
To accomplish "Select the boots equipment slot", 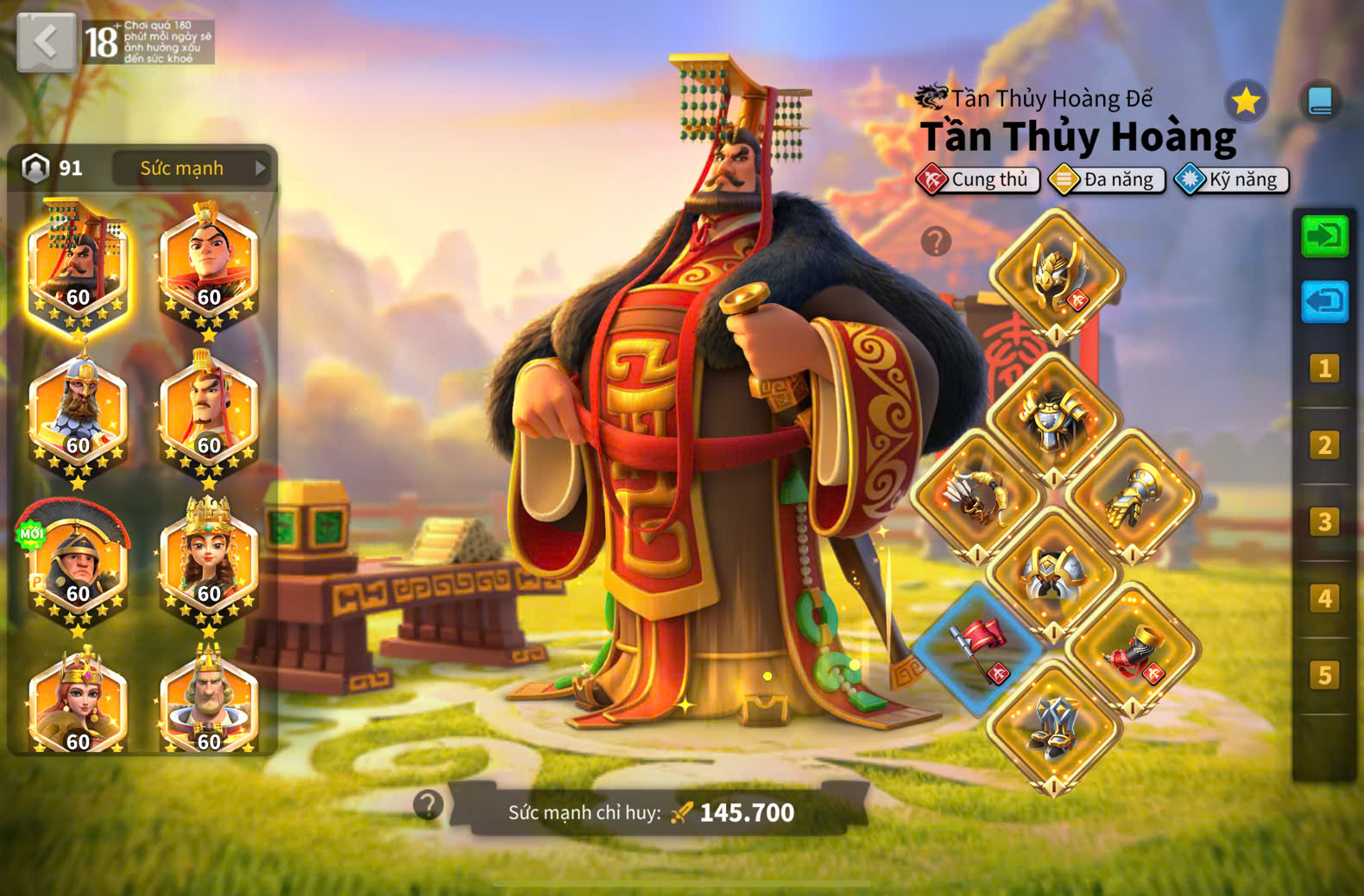I will click(1054, 727).
